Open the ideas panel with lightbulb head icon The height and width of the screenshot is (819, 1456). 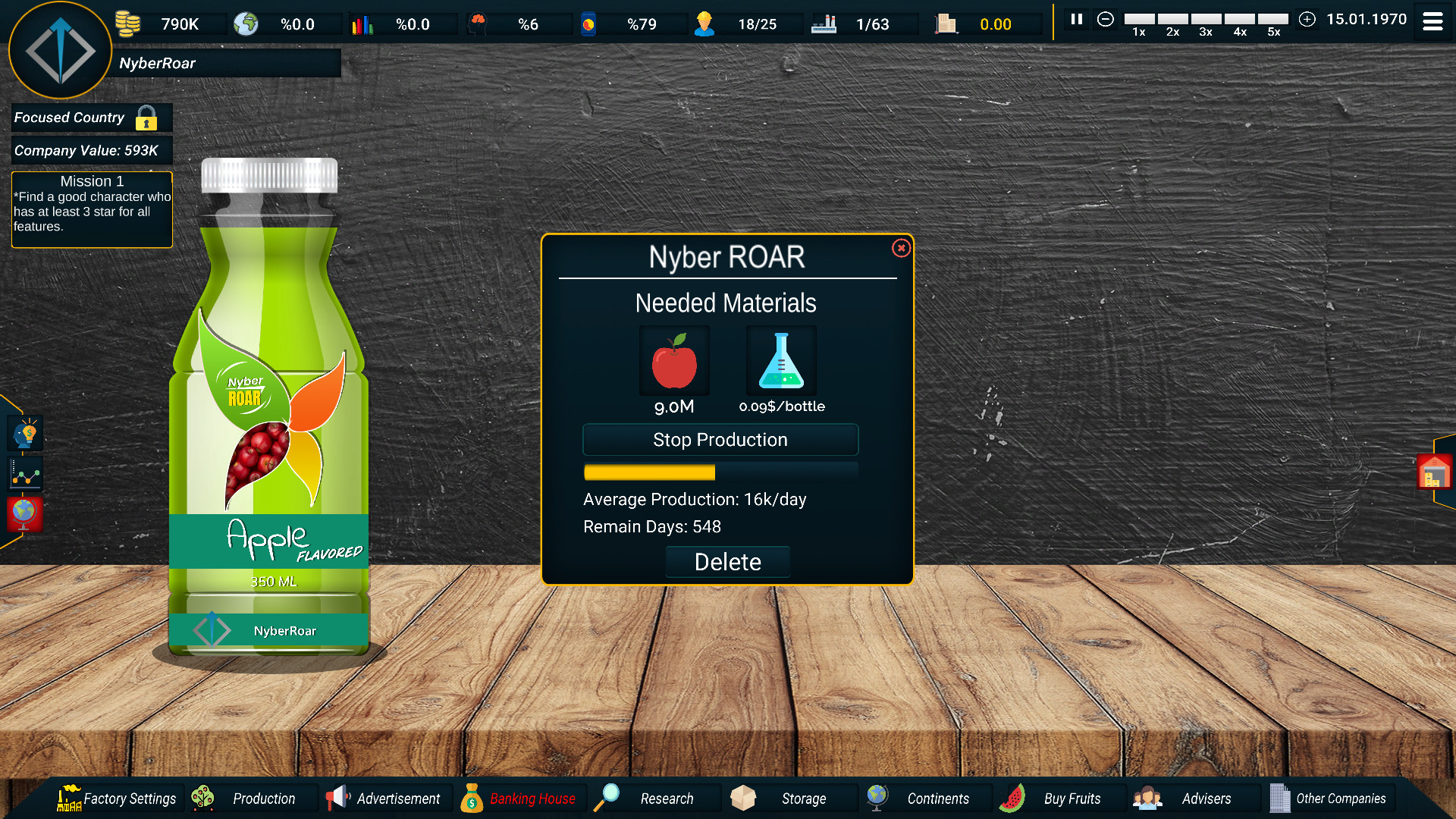(x=24, y=432)
